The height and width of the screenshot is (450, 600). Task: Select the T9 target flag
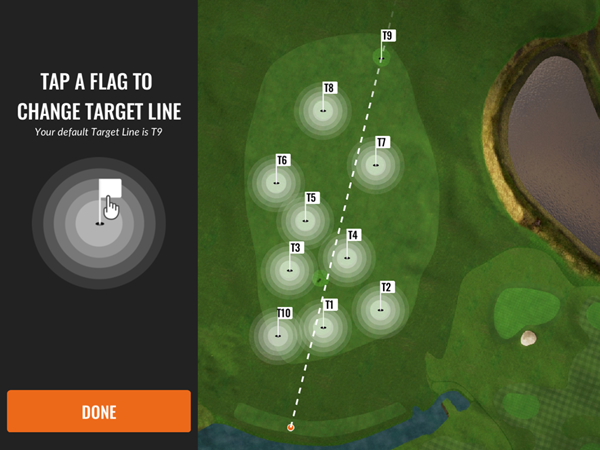coord(385,48)
